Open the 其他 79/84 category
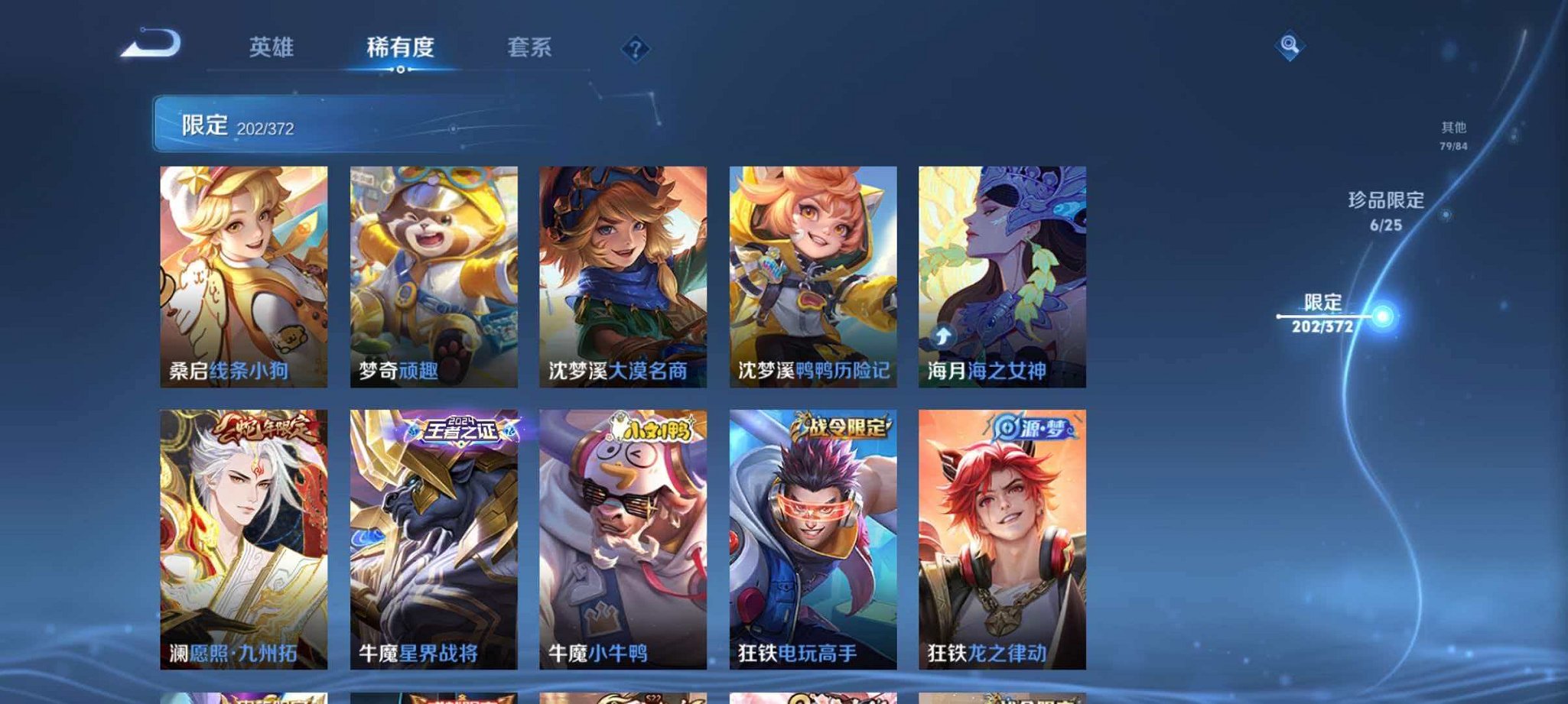The width and height of the screenshot is (1568, 704). pos(1453,135)
